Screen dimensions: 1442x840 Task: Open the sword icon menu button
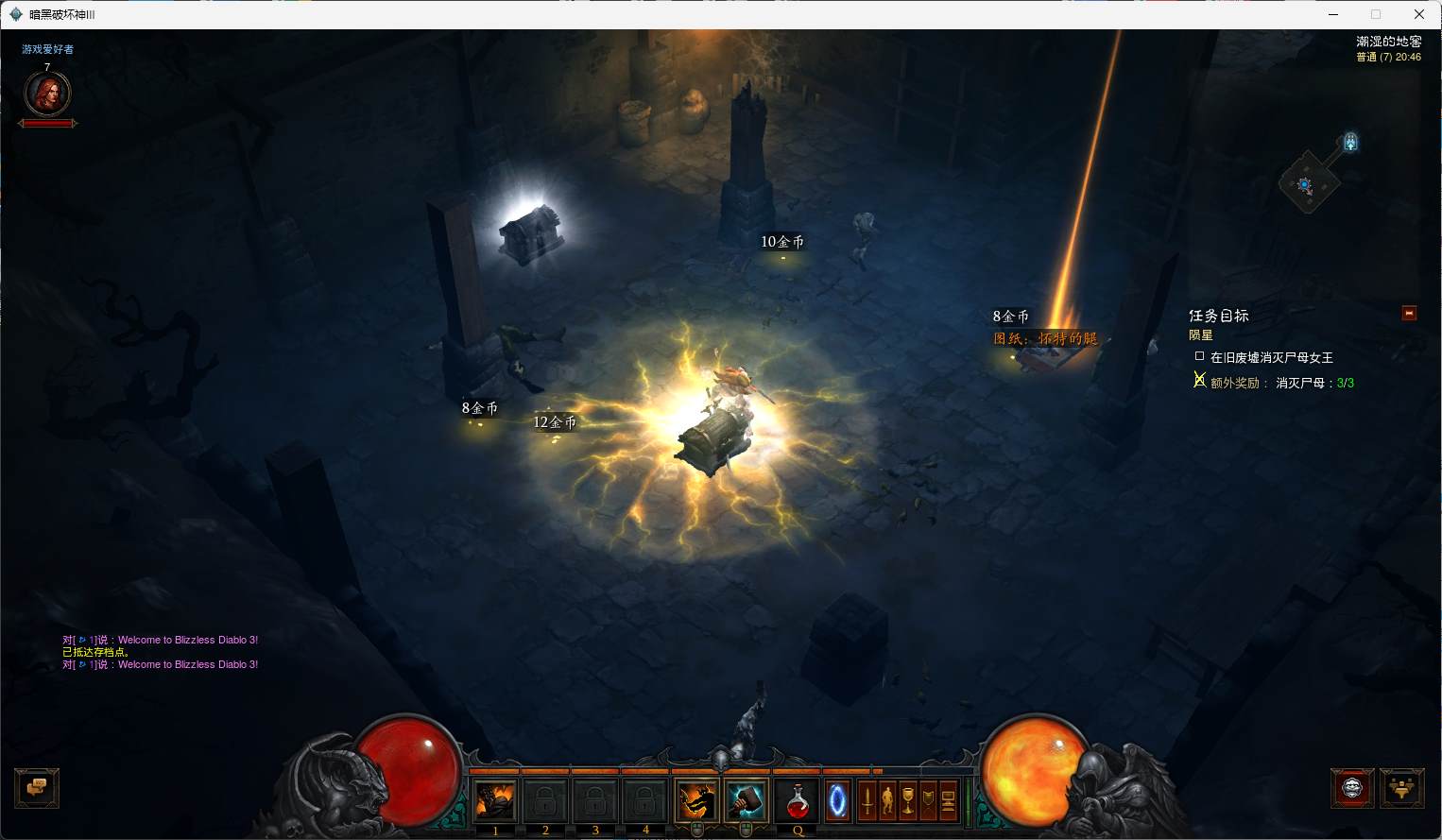[x=867, y=801]
